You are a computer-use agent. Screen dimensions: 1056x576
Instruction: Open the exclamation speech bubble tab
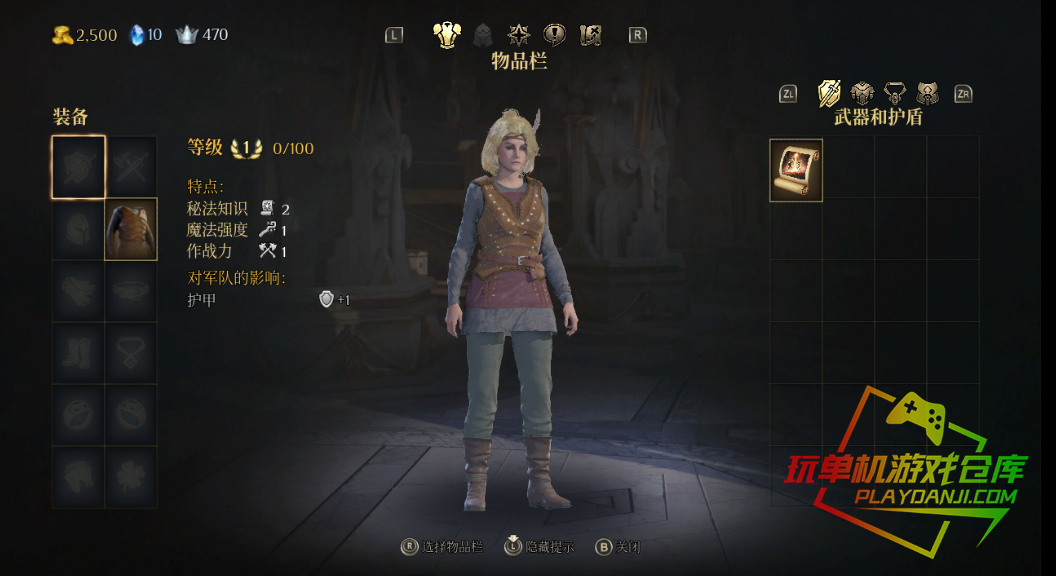[x=554, y=35]
